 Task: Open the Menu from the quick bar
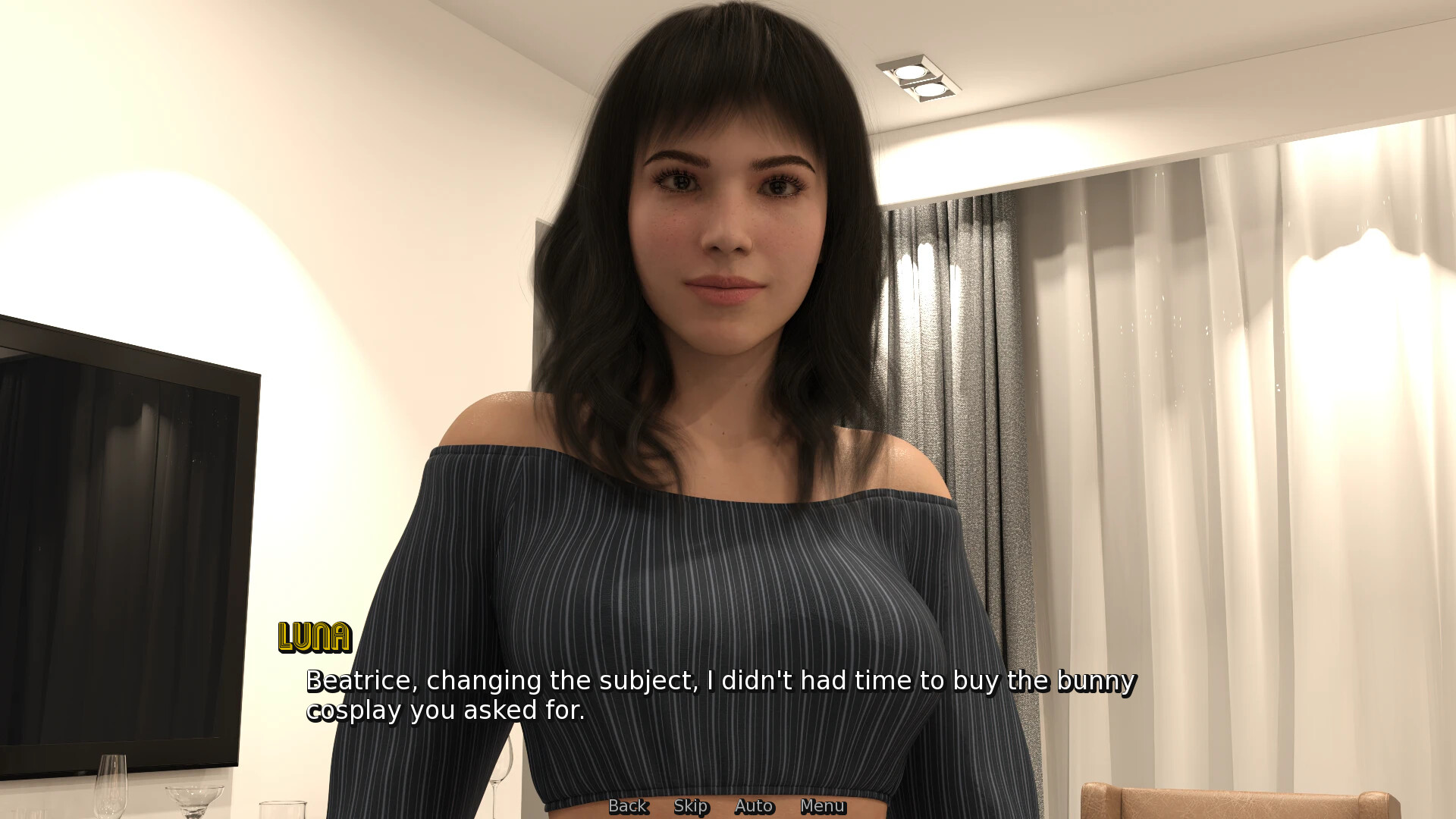(x=823, y=806)
